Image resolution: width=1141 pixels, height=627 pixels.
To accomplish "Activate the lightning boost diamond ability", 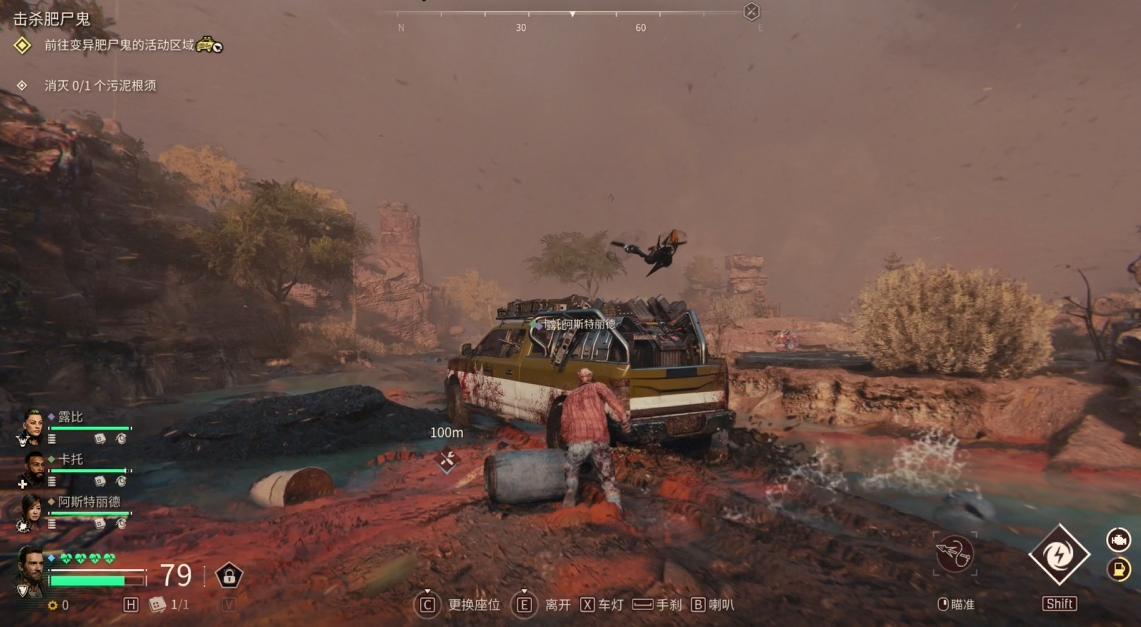I will click(x=1059, y=555).
